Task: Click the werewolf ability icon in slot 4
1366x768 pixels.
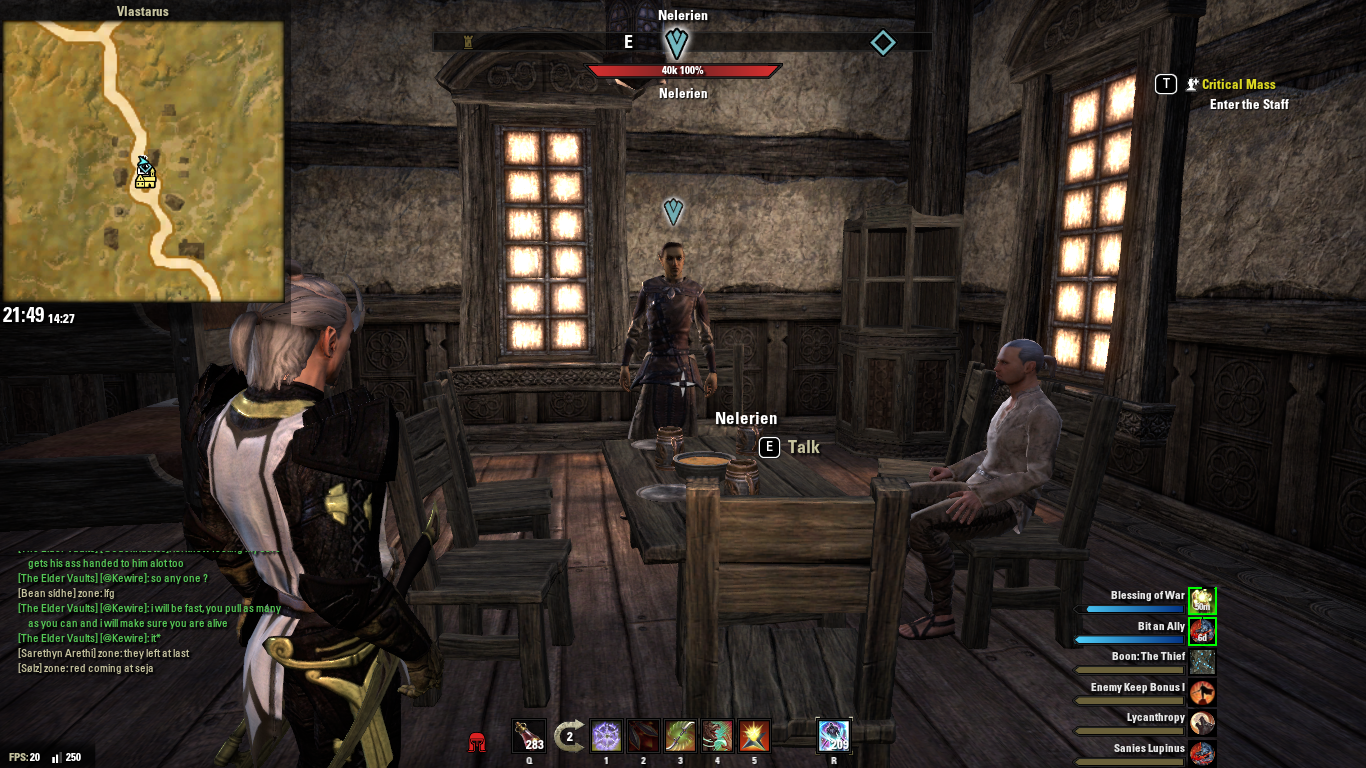Action: tap(716, 736)
